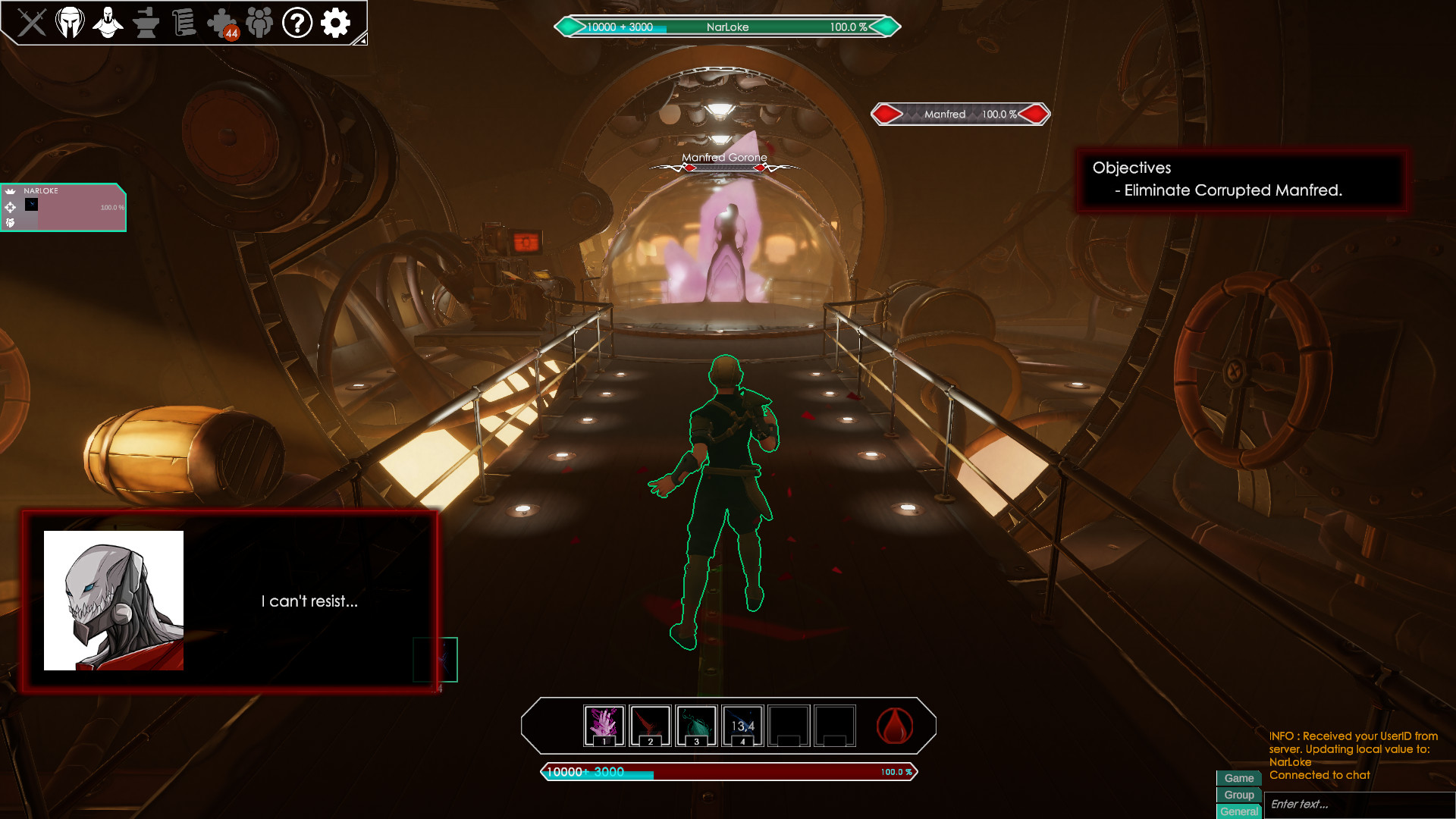Activate the pink hand ability in slot 1
1456x819 pixels.
(604, 726)
